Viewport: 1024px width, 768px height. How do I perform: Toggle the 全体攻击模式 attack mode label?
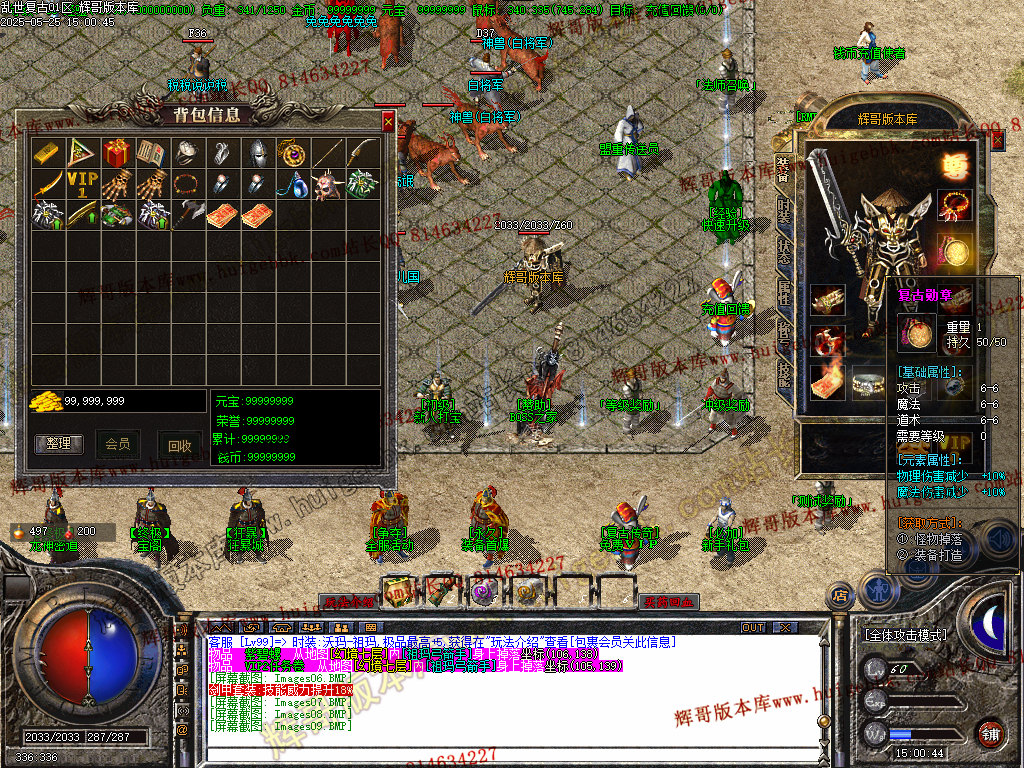point(908,634)
